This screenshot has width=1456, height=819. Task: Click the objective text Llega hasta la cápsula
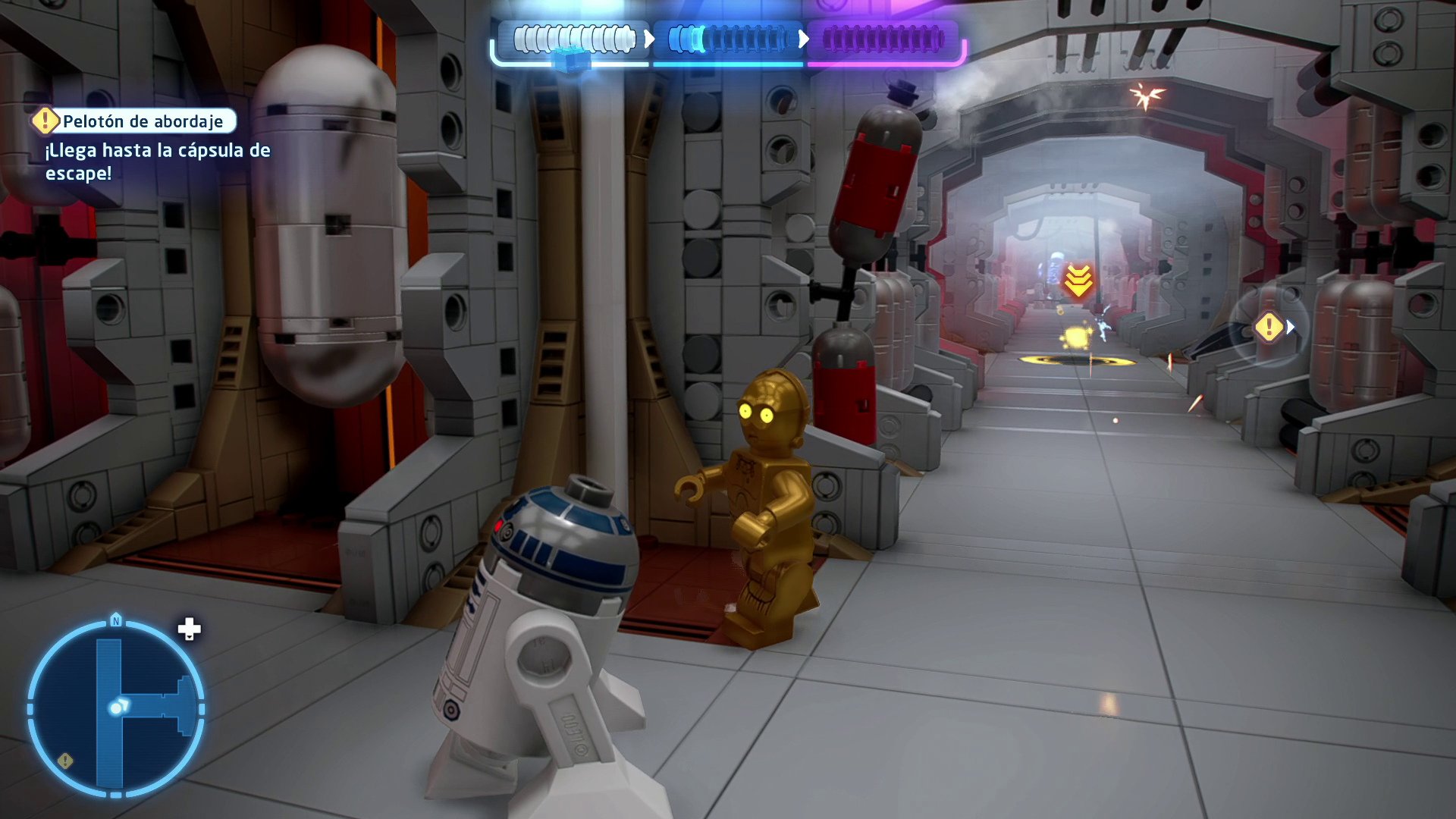(155, 161)
